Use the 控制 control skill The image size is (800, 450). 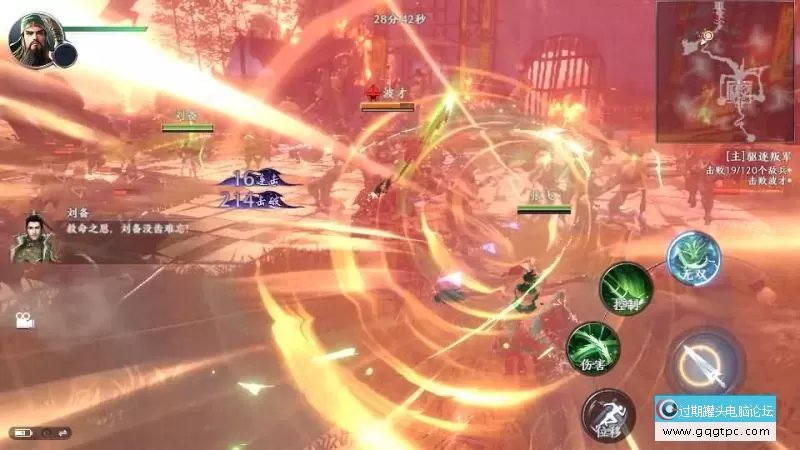tap(626, 288)
